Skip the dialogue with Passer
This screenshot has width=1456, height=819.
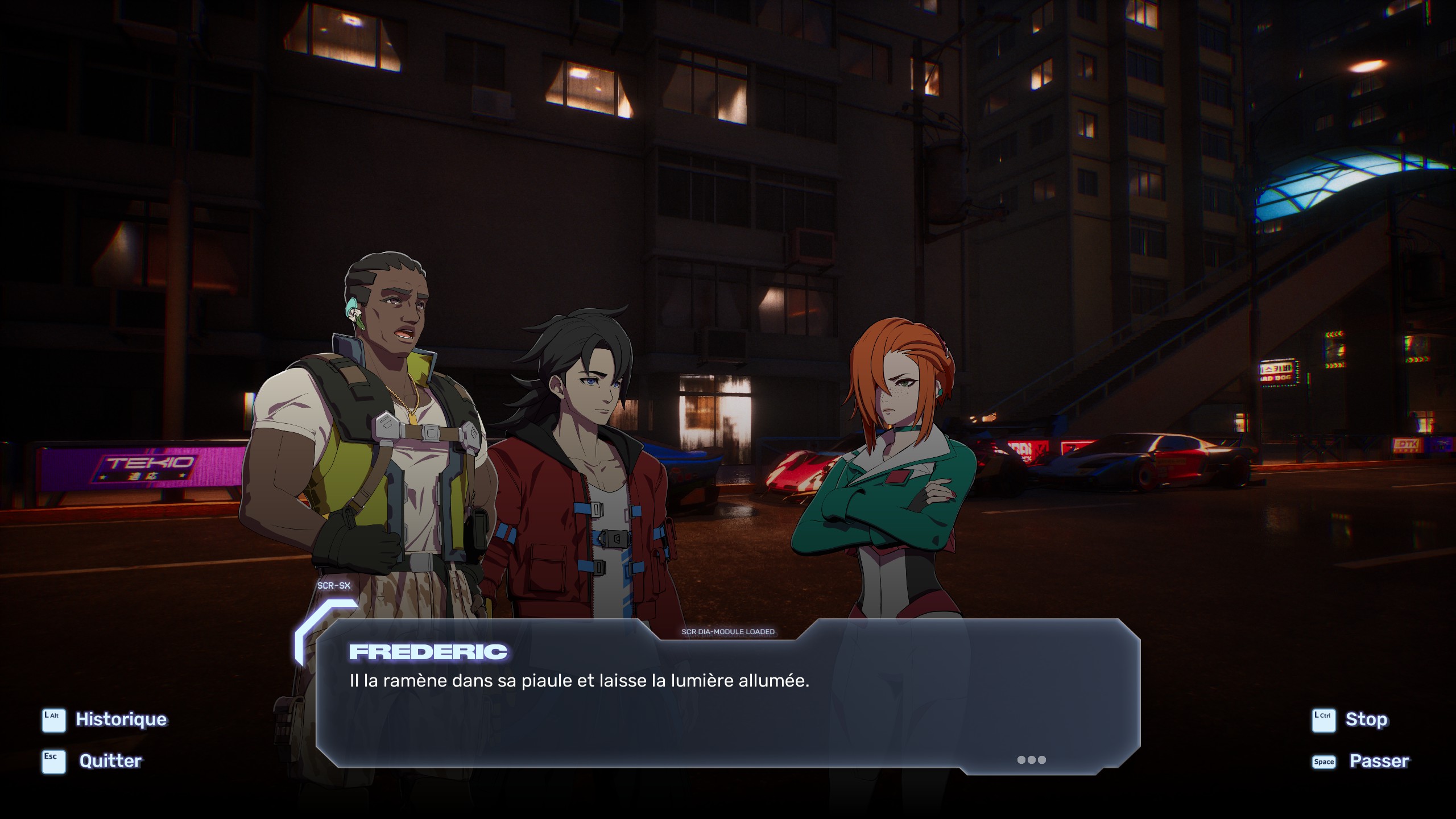coord(1379,762)
